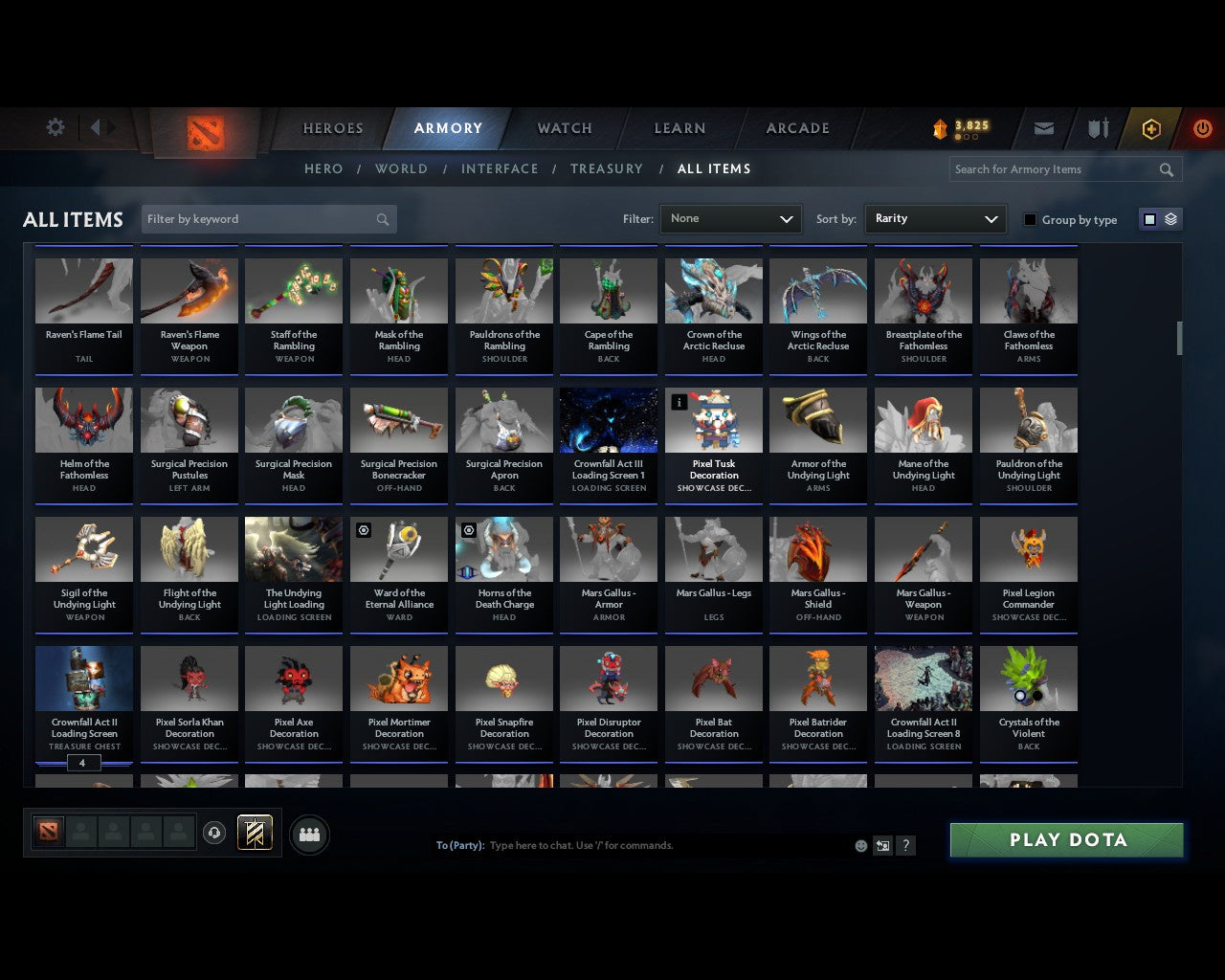1225x980 pixels.
Task: Click the Dota 2 logo icon in top bar
Action: (x=204, y=130)
